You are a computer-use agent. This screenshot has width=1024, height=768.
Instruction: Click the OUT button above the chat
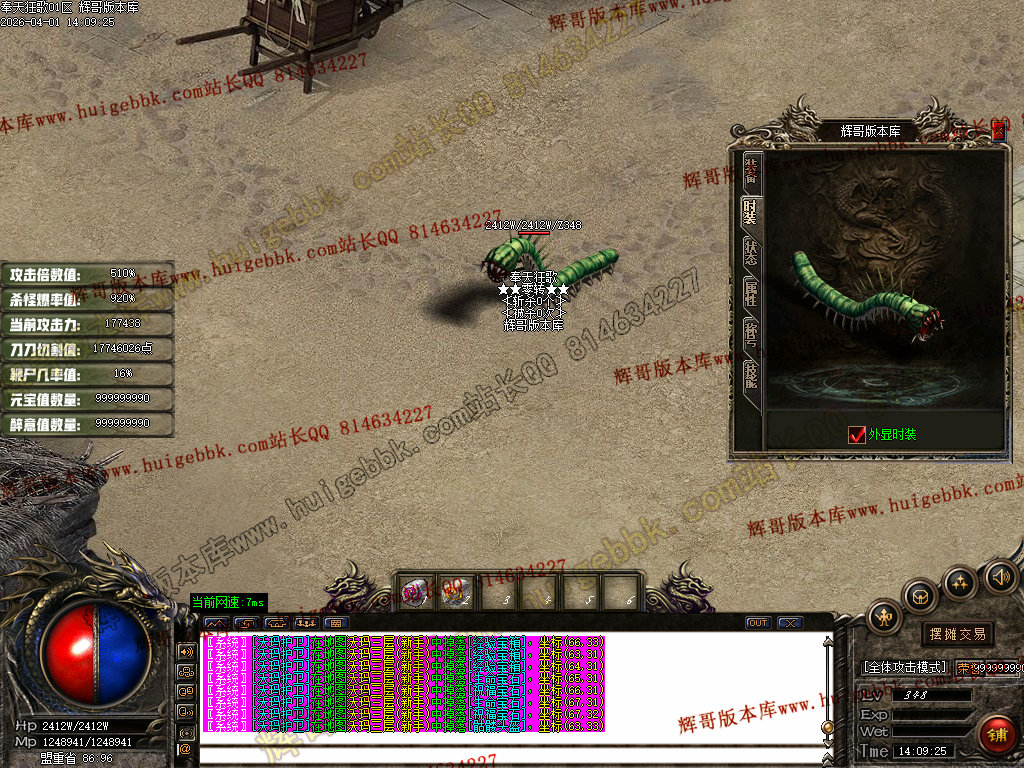(758, 623)
